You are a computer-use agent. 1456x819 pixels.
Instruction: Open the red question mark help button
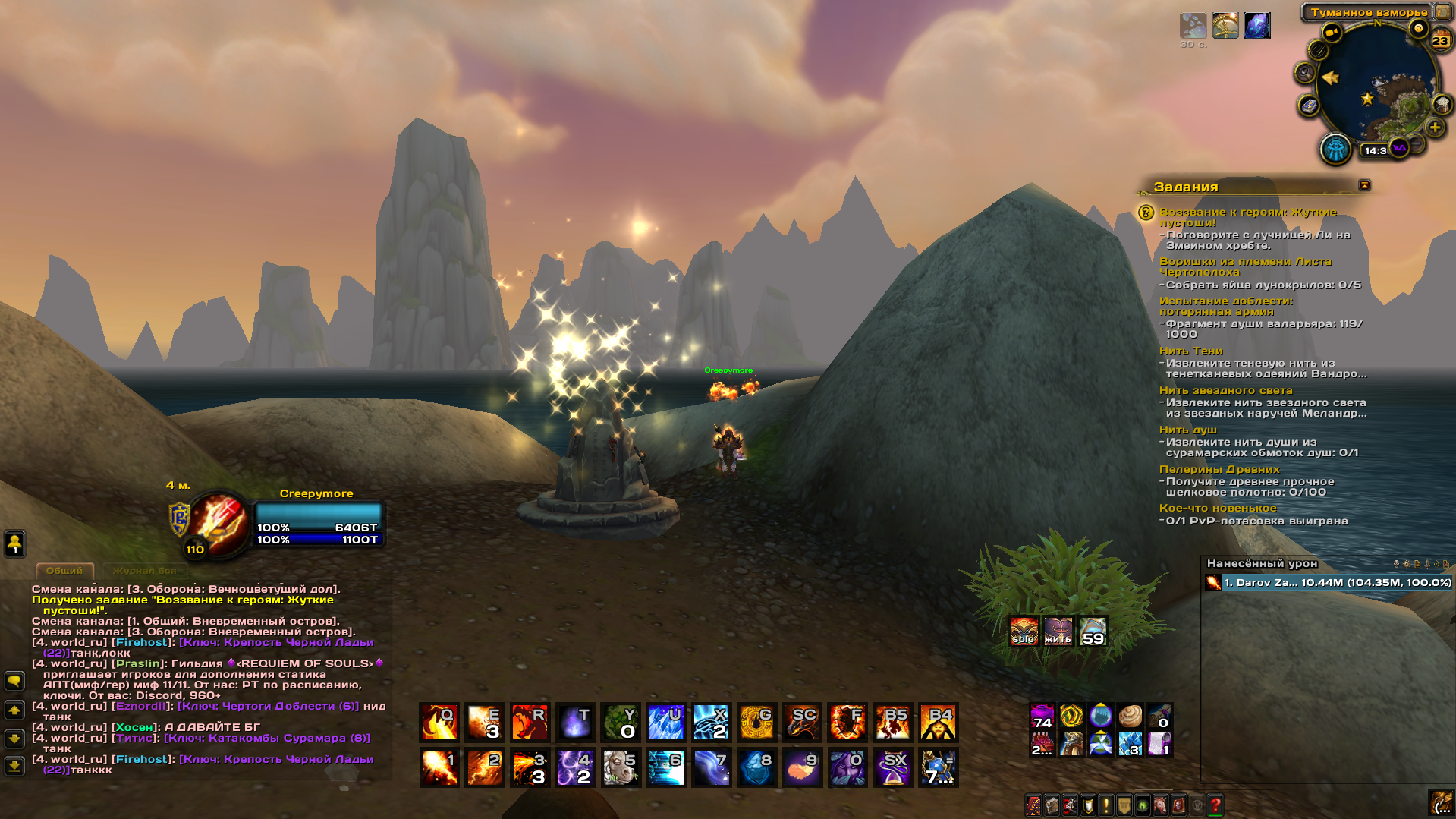pos(1215,805)
